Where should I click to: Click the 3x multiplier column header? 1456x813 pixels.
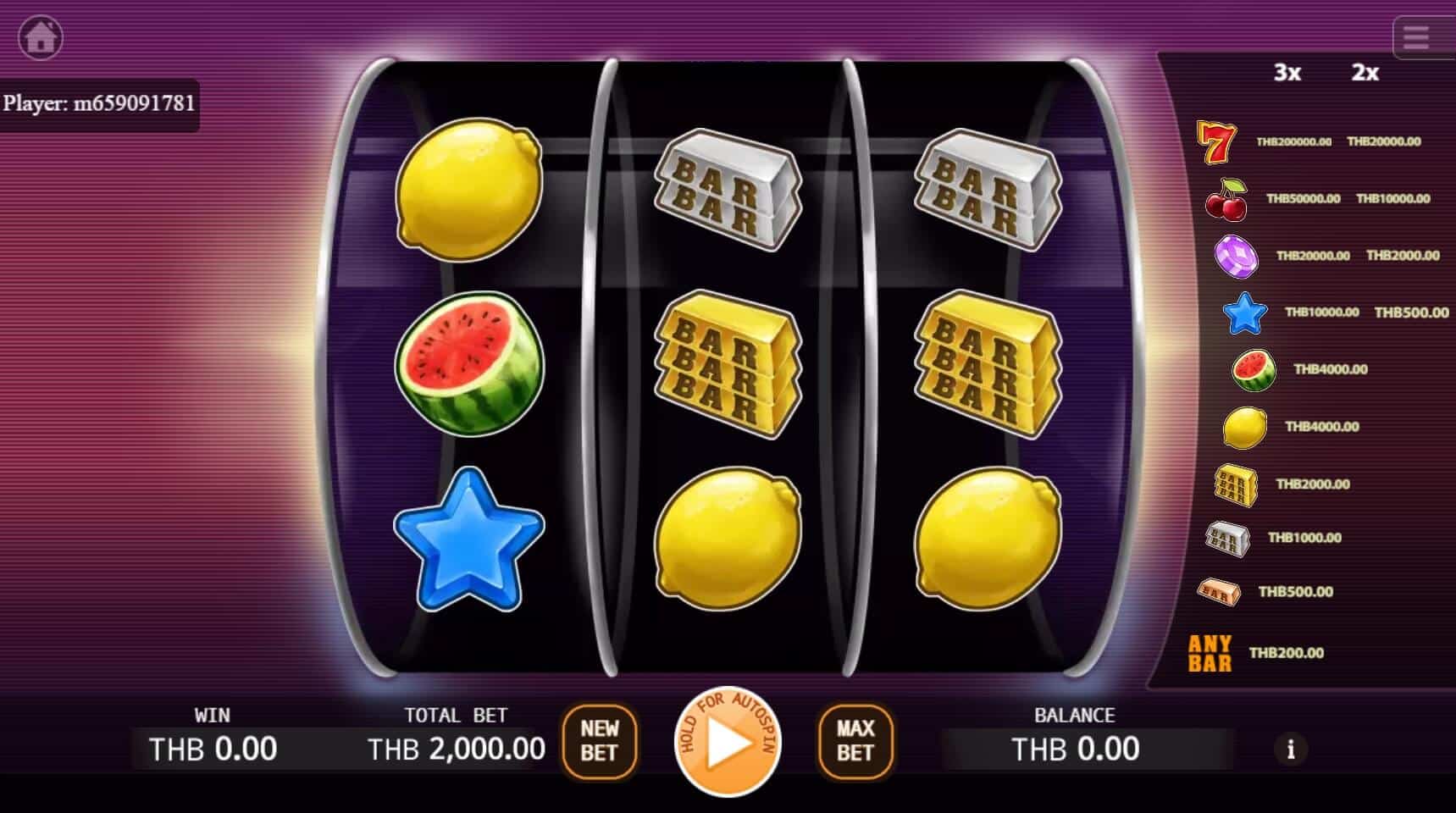[x=1287, y=72]
